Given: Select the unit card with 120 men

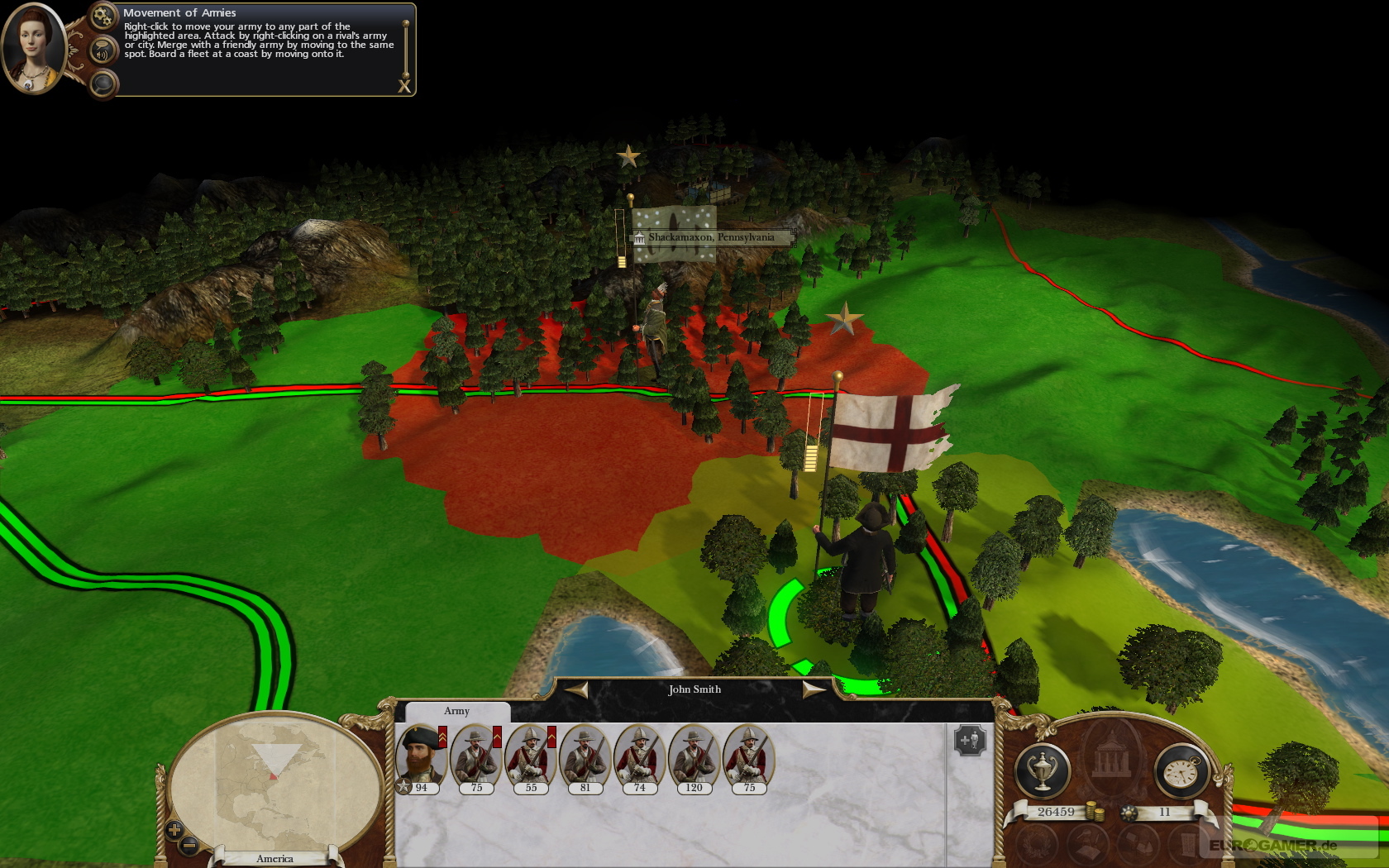Looking at the screenshot, I should tap(694, 758).
